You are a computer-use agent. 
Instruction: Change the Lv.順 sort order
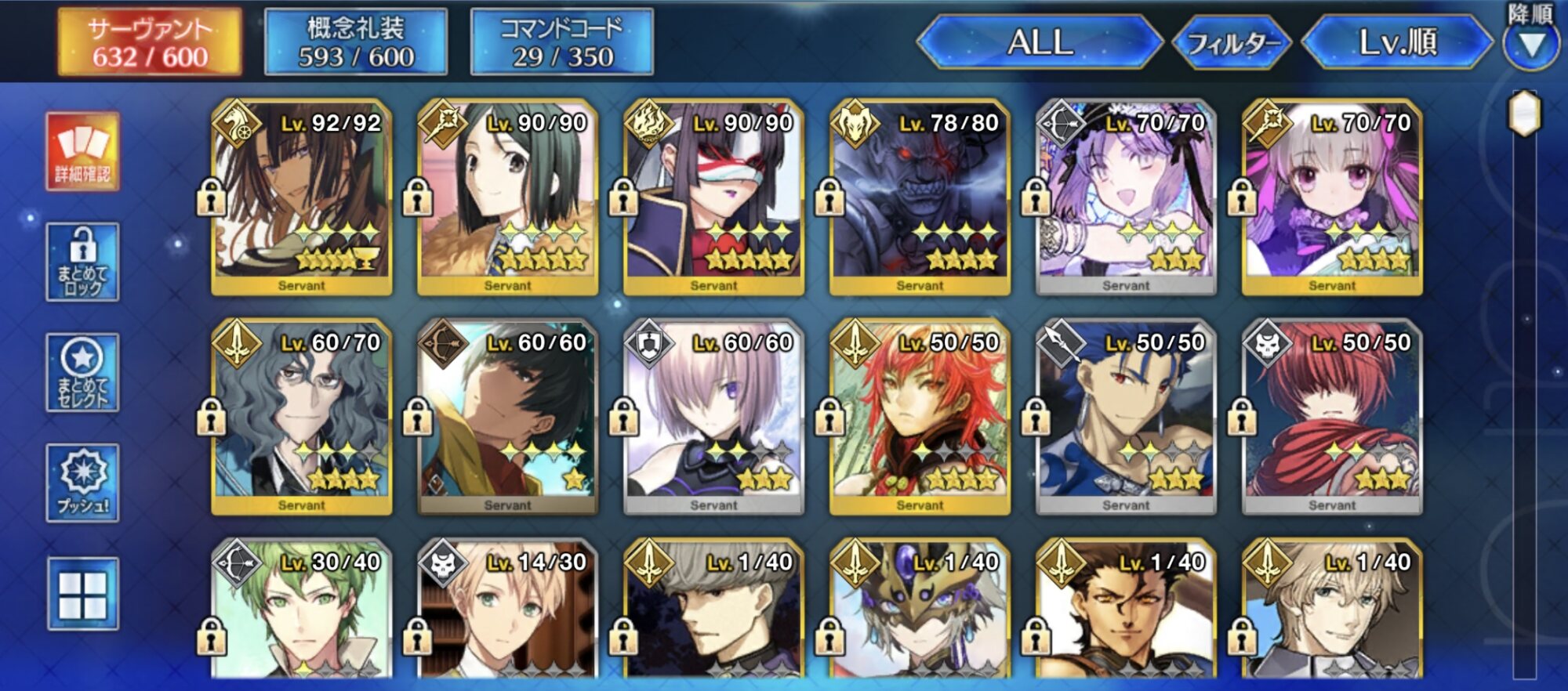pyautogui.click(x=1397, y=42)
